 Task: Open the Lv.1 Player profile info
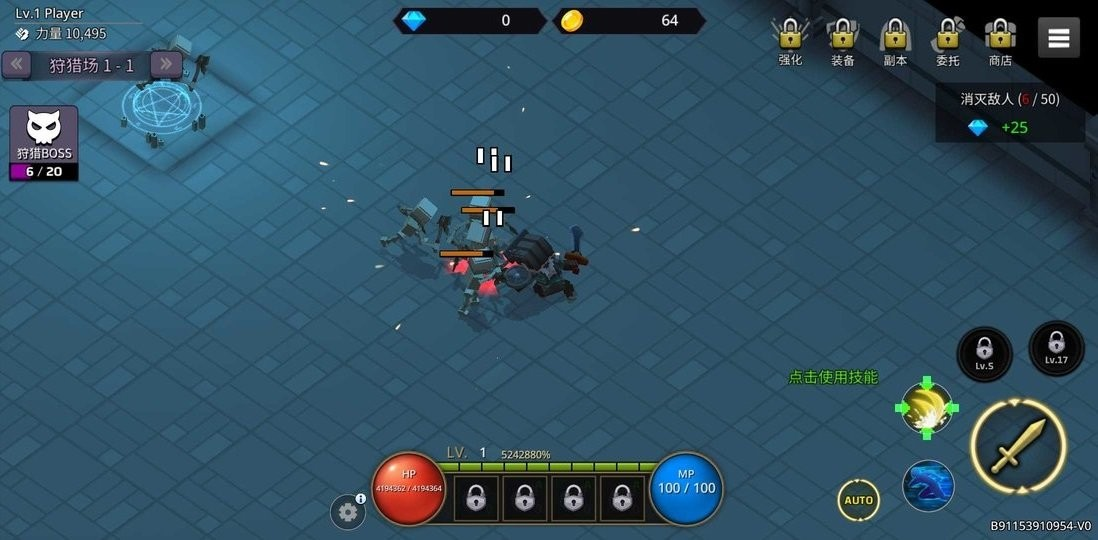60,23
